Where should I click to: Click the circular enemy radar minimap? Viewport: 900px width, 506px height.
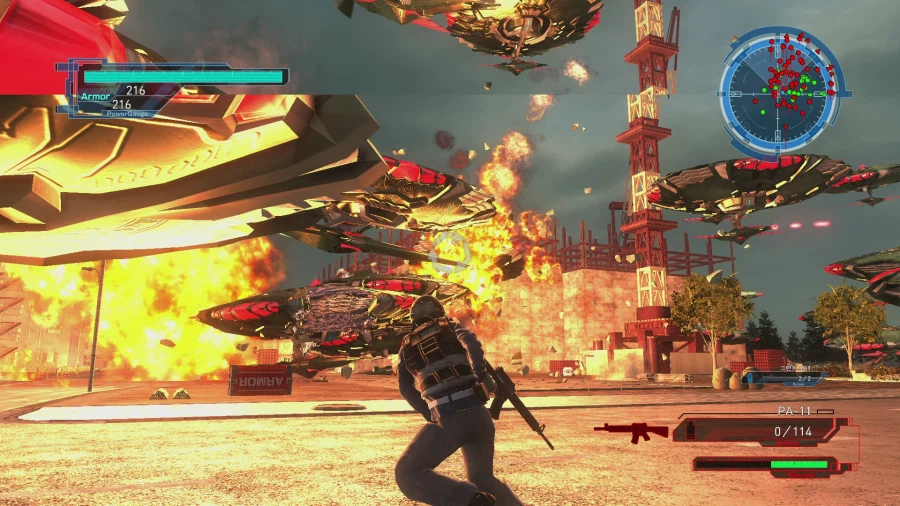(x=781, y=90)
